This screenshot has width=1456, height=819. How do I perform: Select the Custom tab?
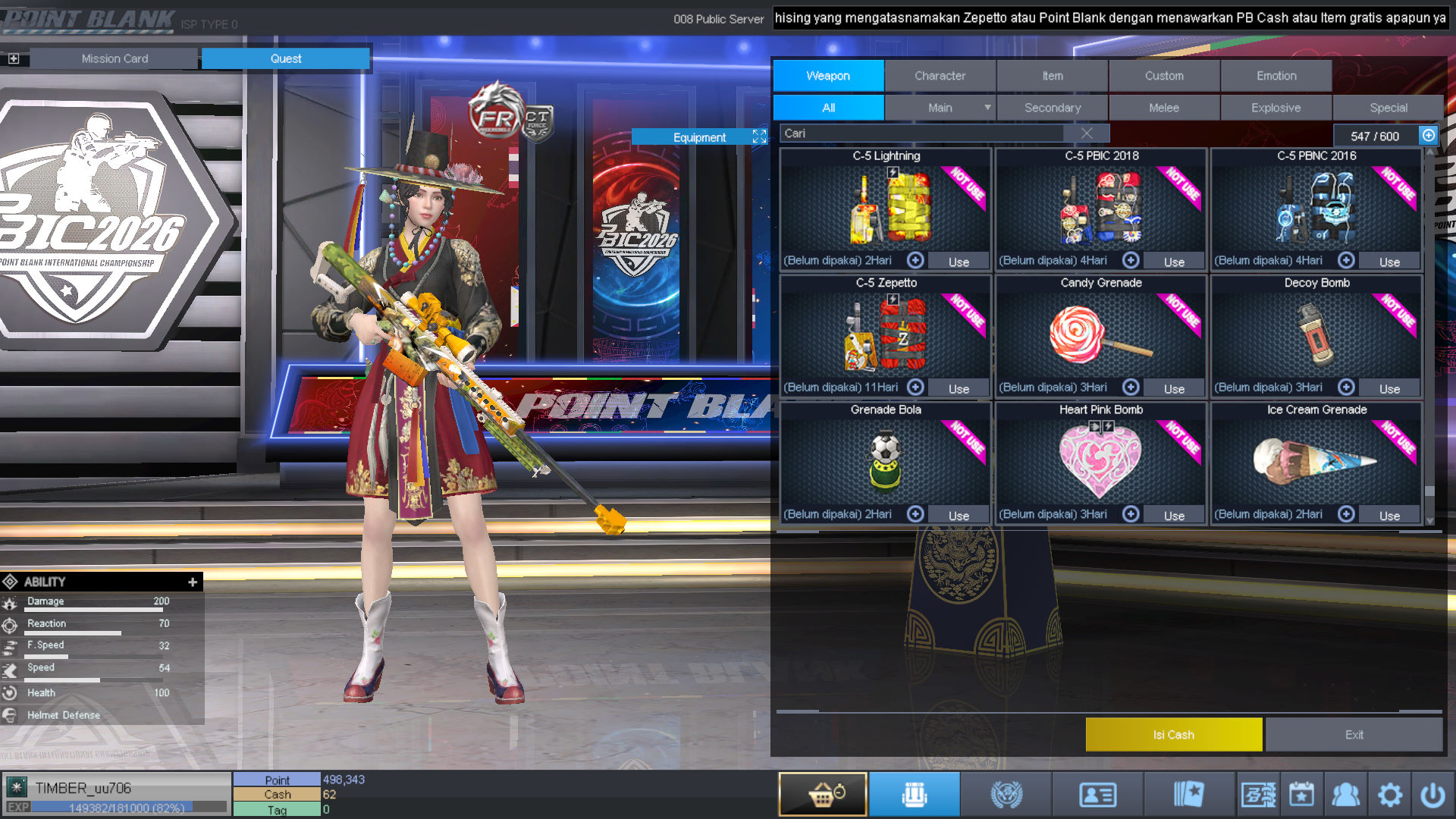1164,76
